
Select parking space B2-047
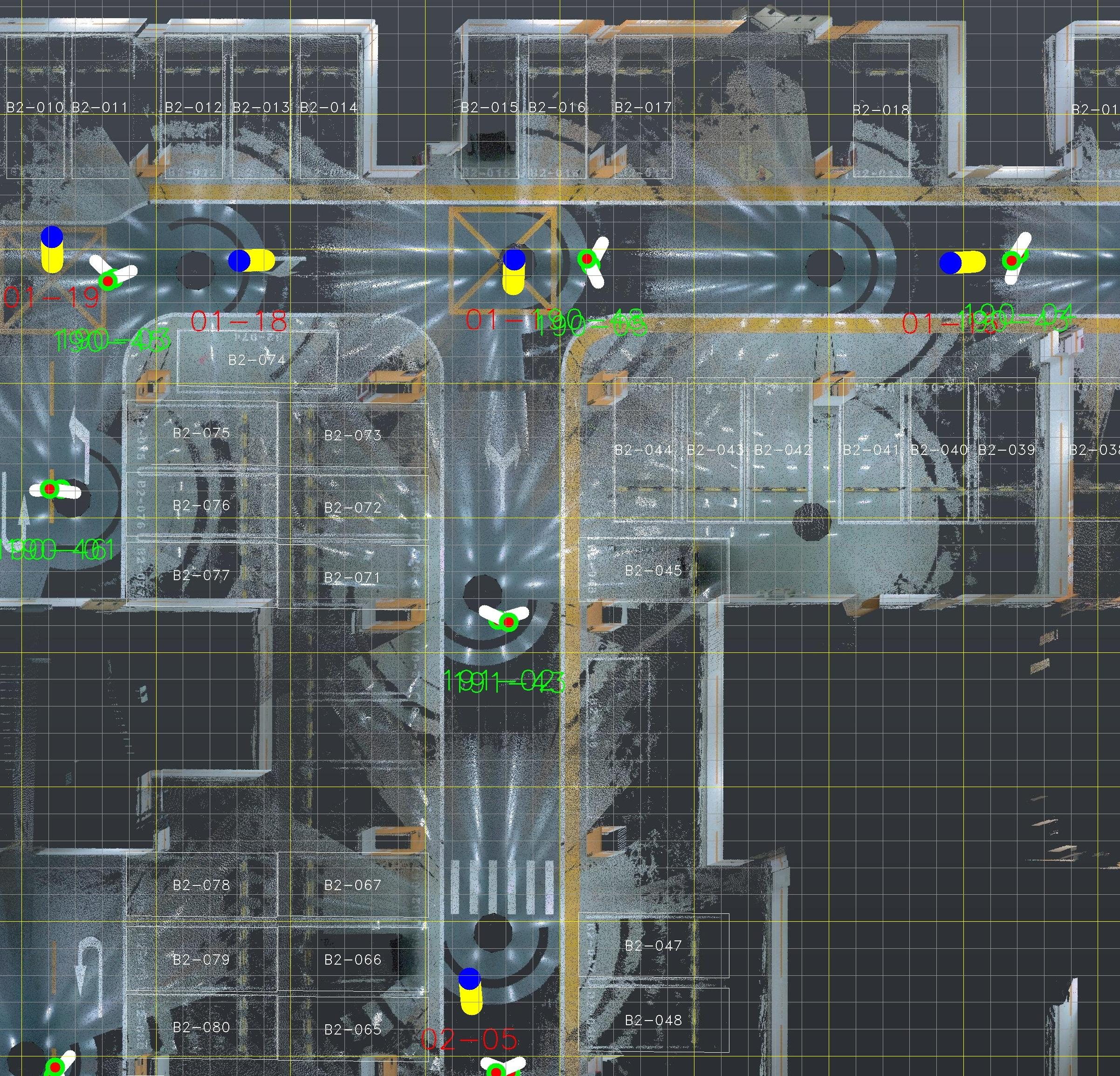click(x=653, y=946)
